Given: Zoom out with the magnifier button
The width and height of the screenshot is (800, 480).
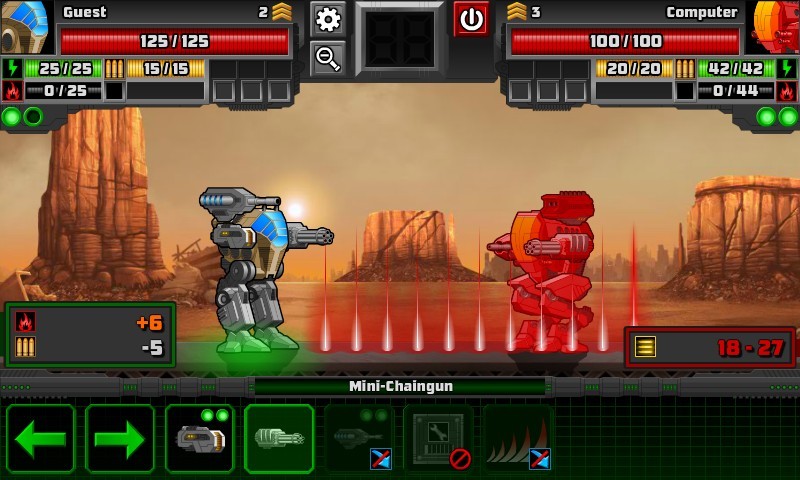Looking at the screenshot, I should 328,58.
